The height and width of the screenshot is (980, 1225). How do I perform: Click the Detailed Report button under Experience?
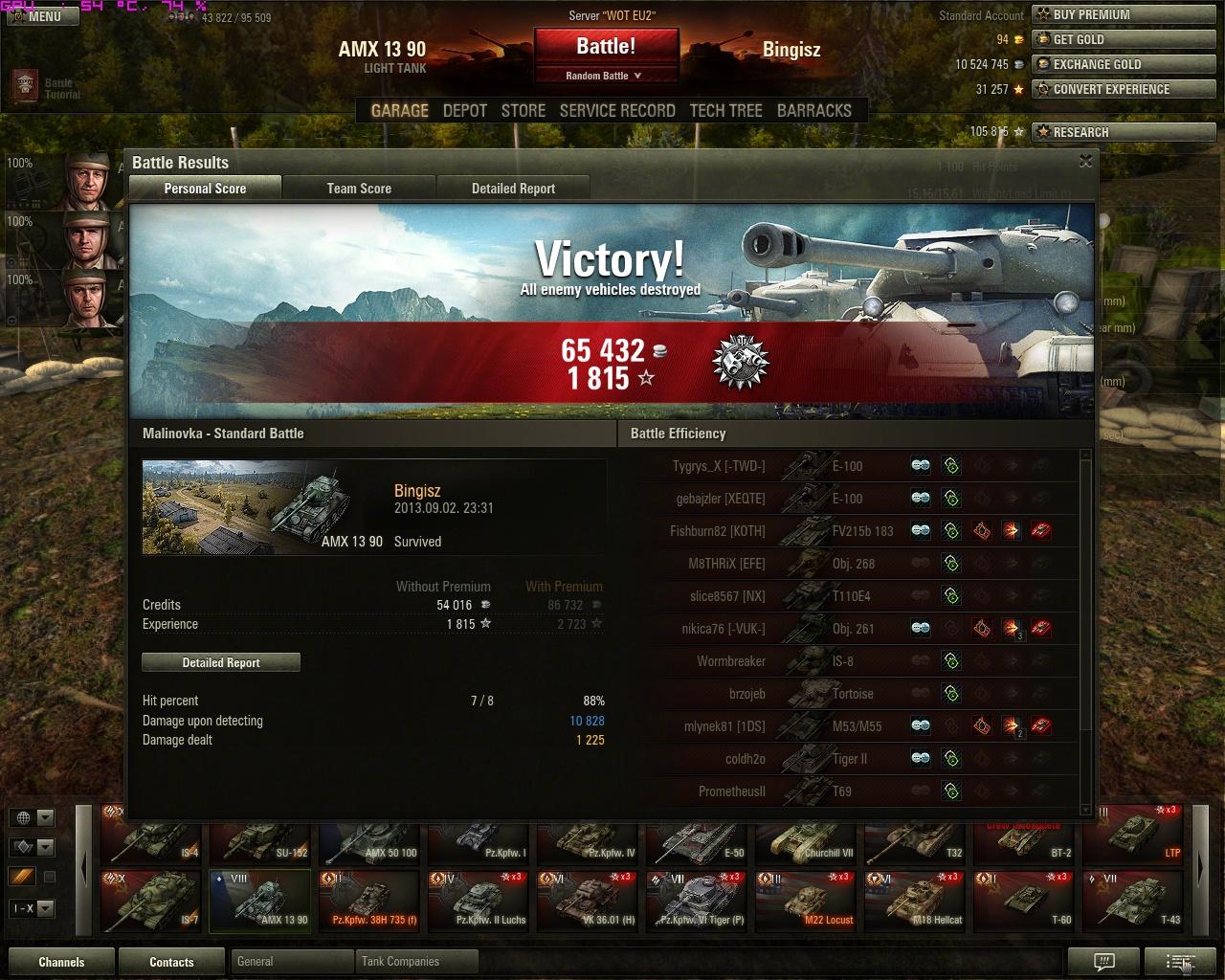221,662
